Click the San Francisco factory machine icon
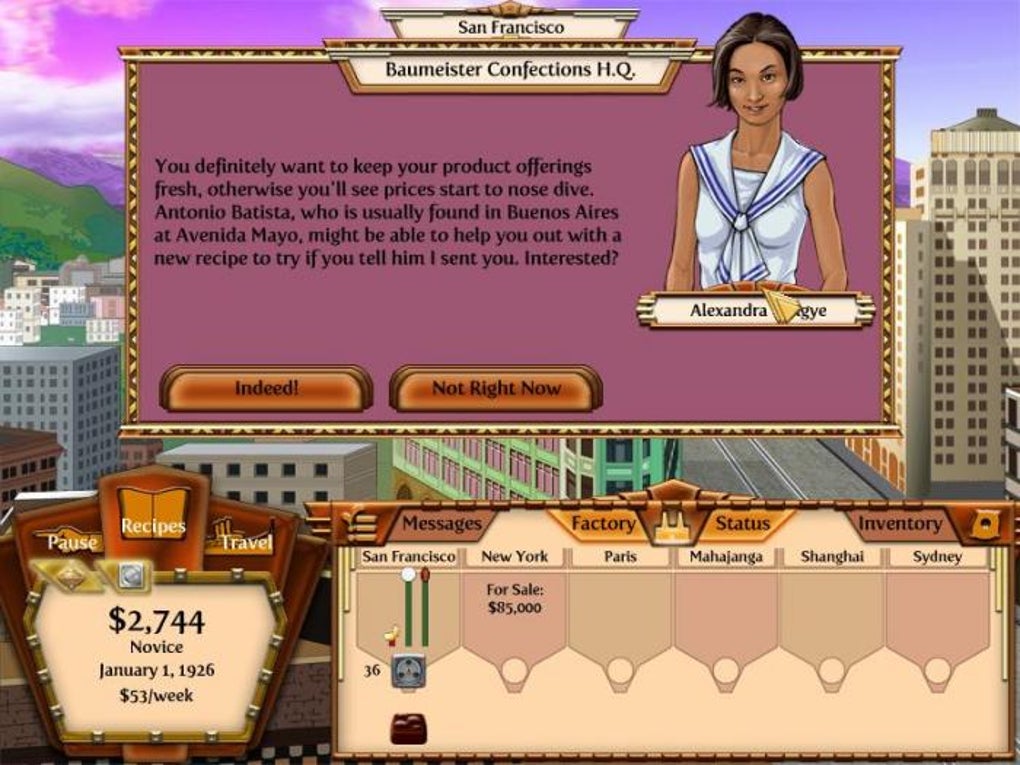1020x765 pixels. coord(408,671)
